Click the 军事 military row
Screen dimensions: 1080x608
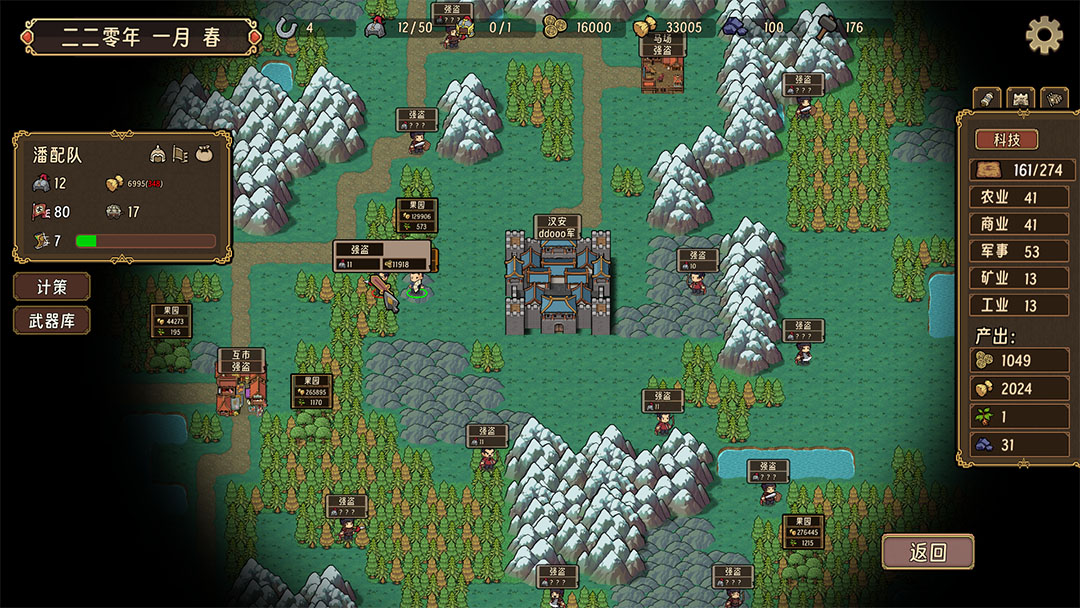pos(1016,252)
